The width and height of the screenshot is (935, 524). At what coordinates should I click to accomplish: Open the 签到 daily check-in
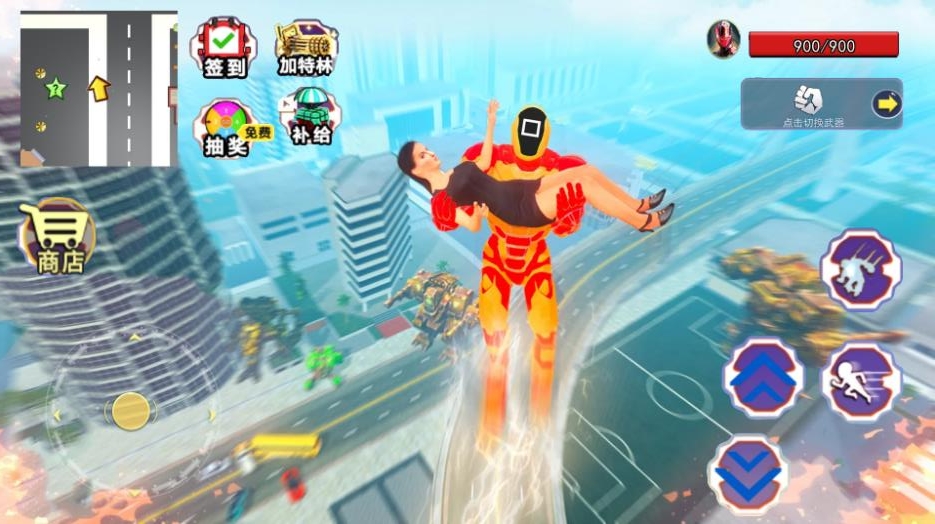pyautogui.click(x=223, y=47)
